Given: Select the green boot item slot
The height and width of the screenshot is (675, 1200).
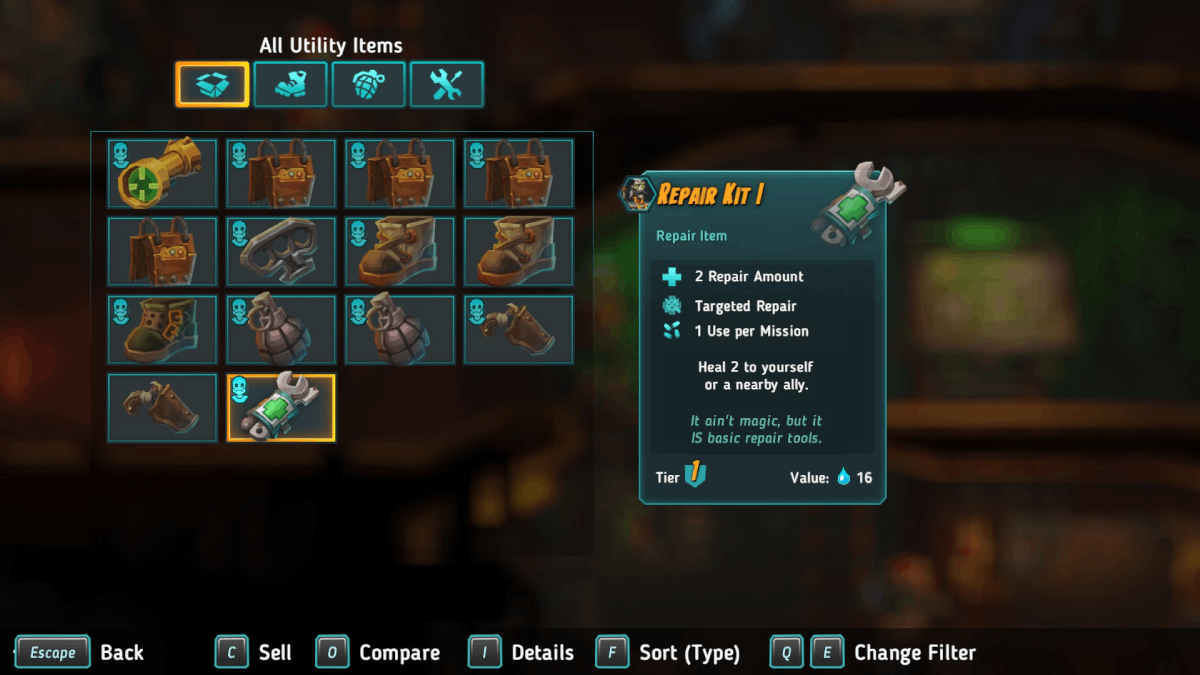Looking at the screenshot, I should tap(162, 329).
